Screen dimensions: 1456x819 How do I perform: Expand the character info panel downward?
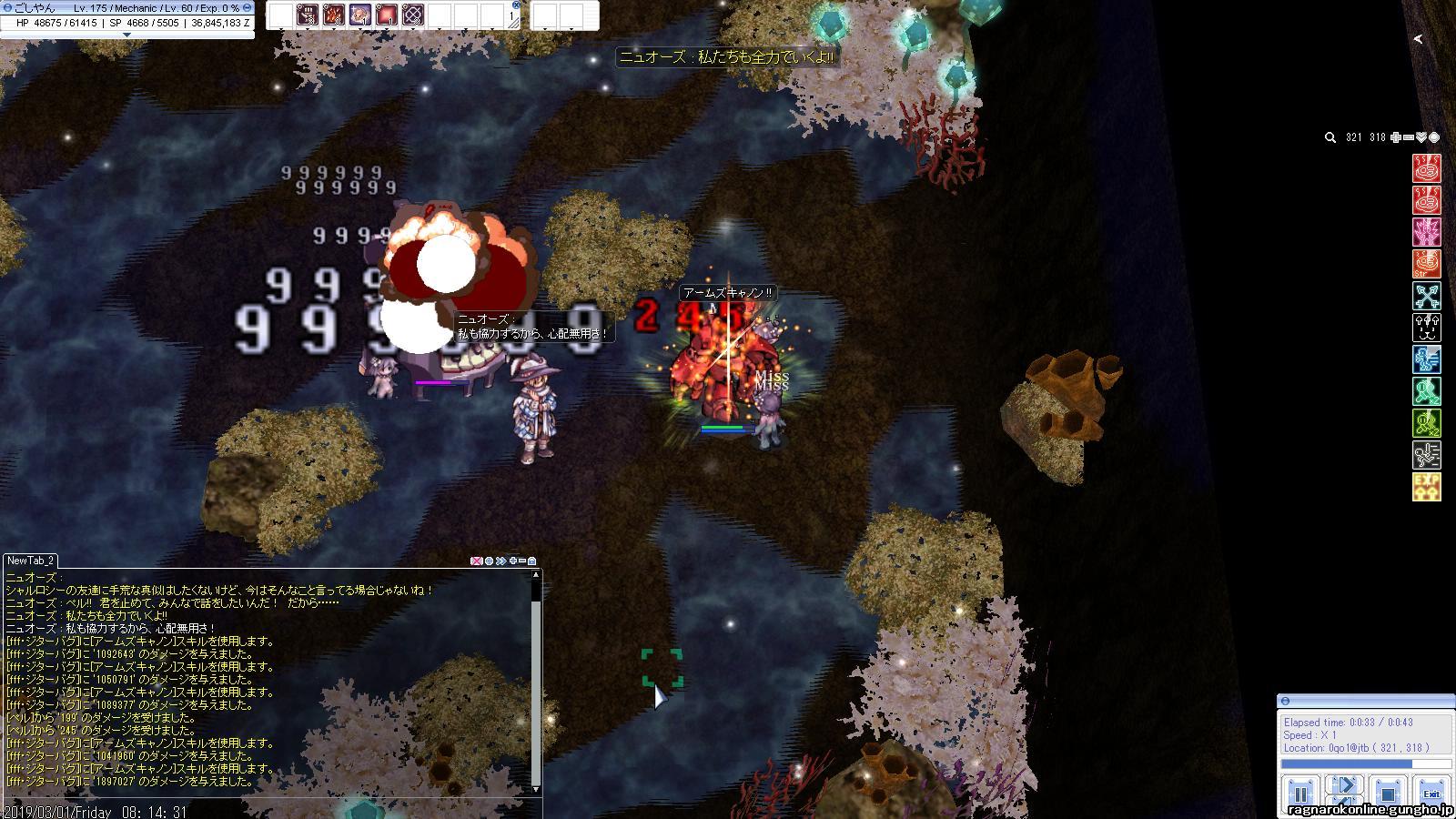126,35
